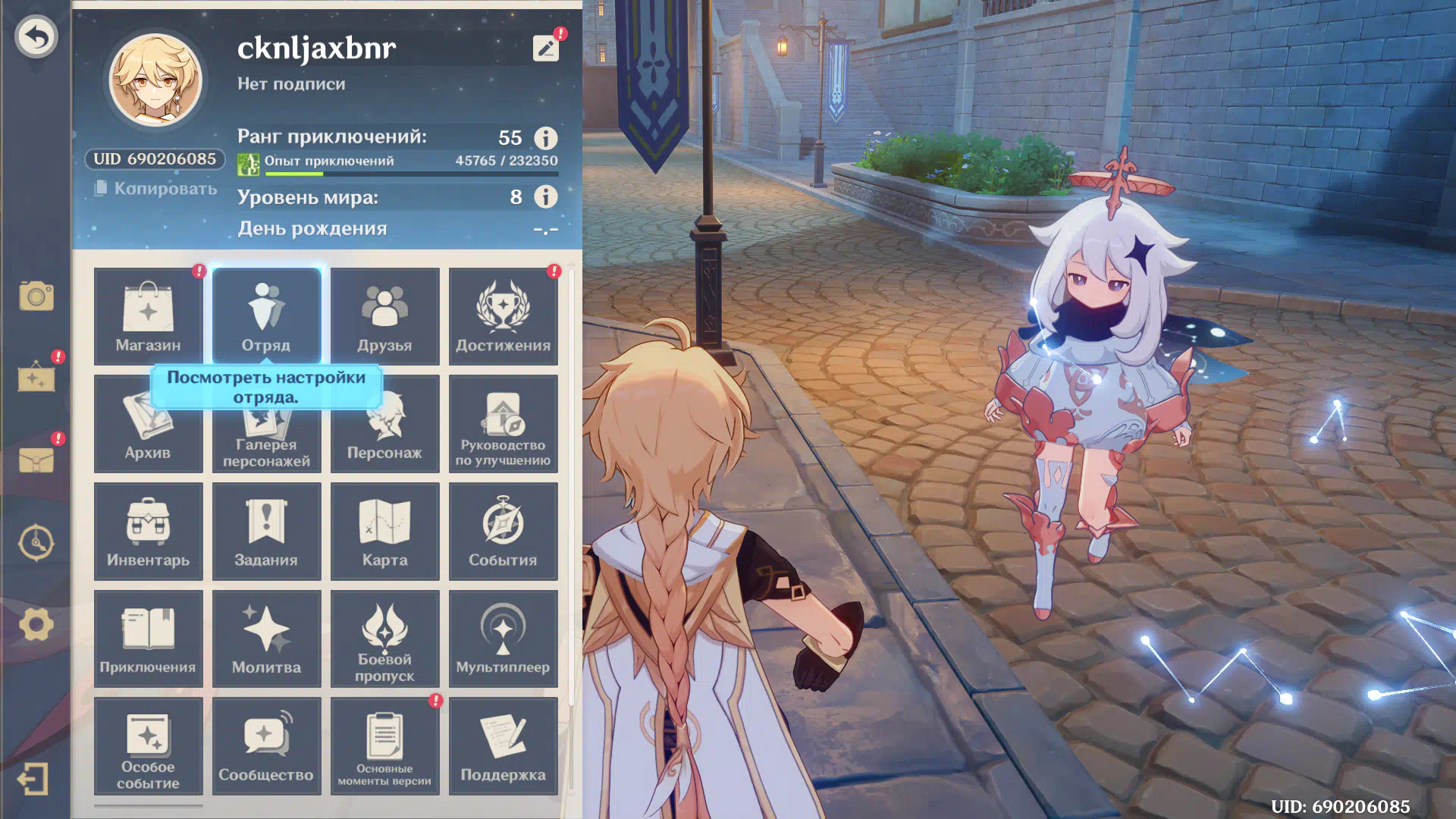The width and height of the screenshot is (1456, 819).
Task: Open the Мультиплеер co-op menu
Action: click(503, 639)
